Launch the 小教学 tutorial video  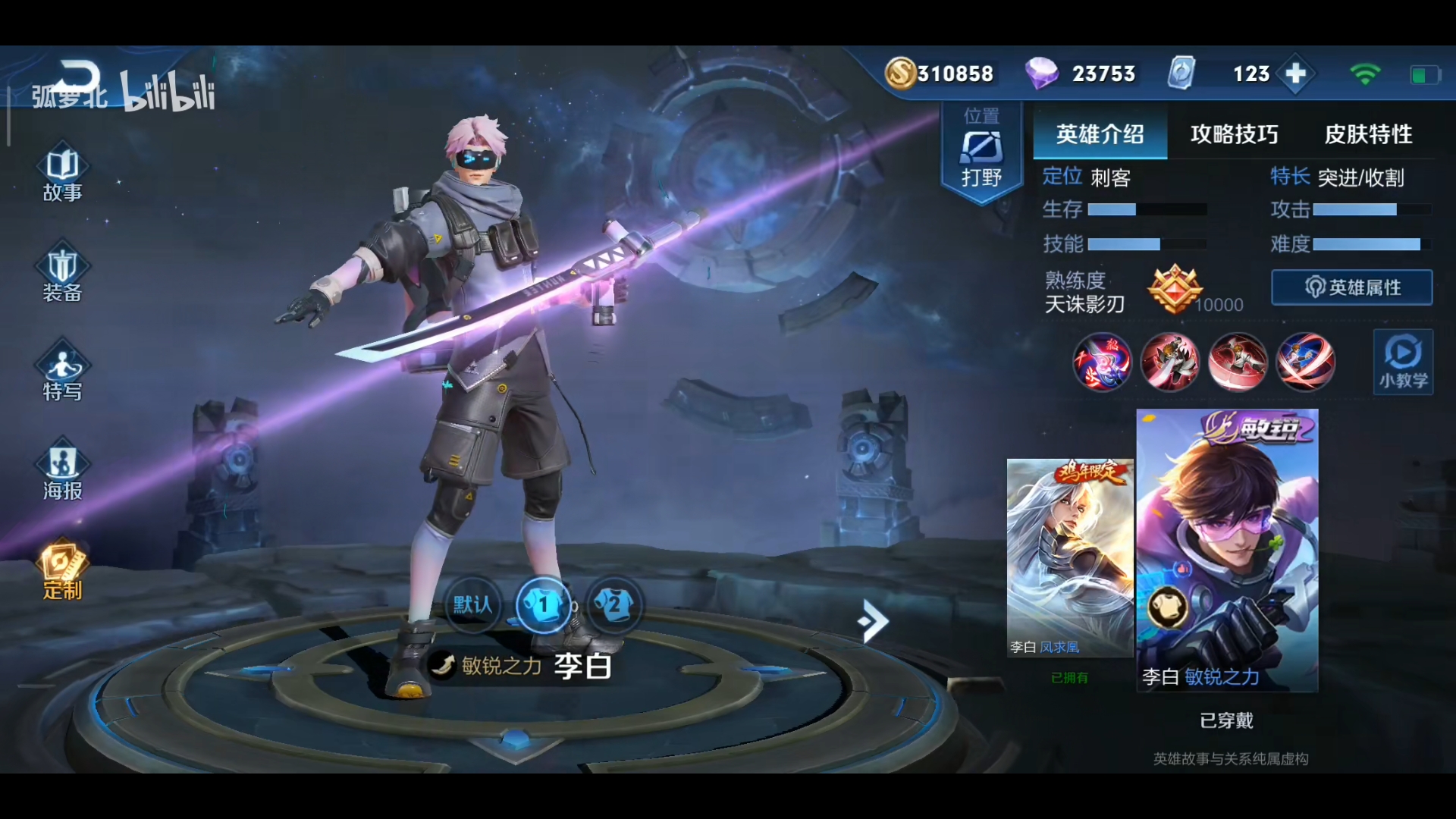(x=1402, y=362)
